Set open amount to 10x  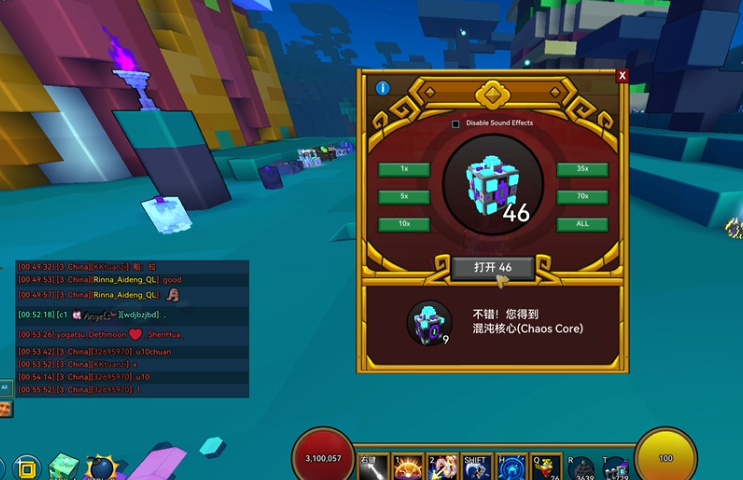pyautogui.click(x=404, y=224)
